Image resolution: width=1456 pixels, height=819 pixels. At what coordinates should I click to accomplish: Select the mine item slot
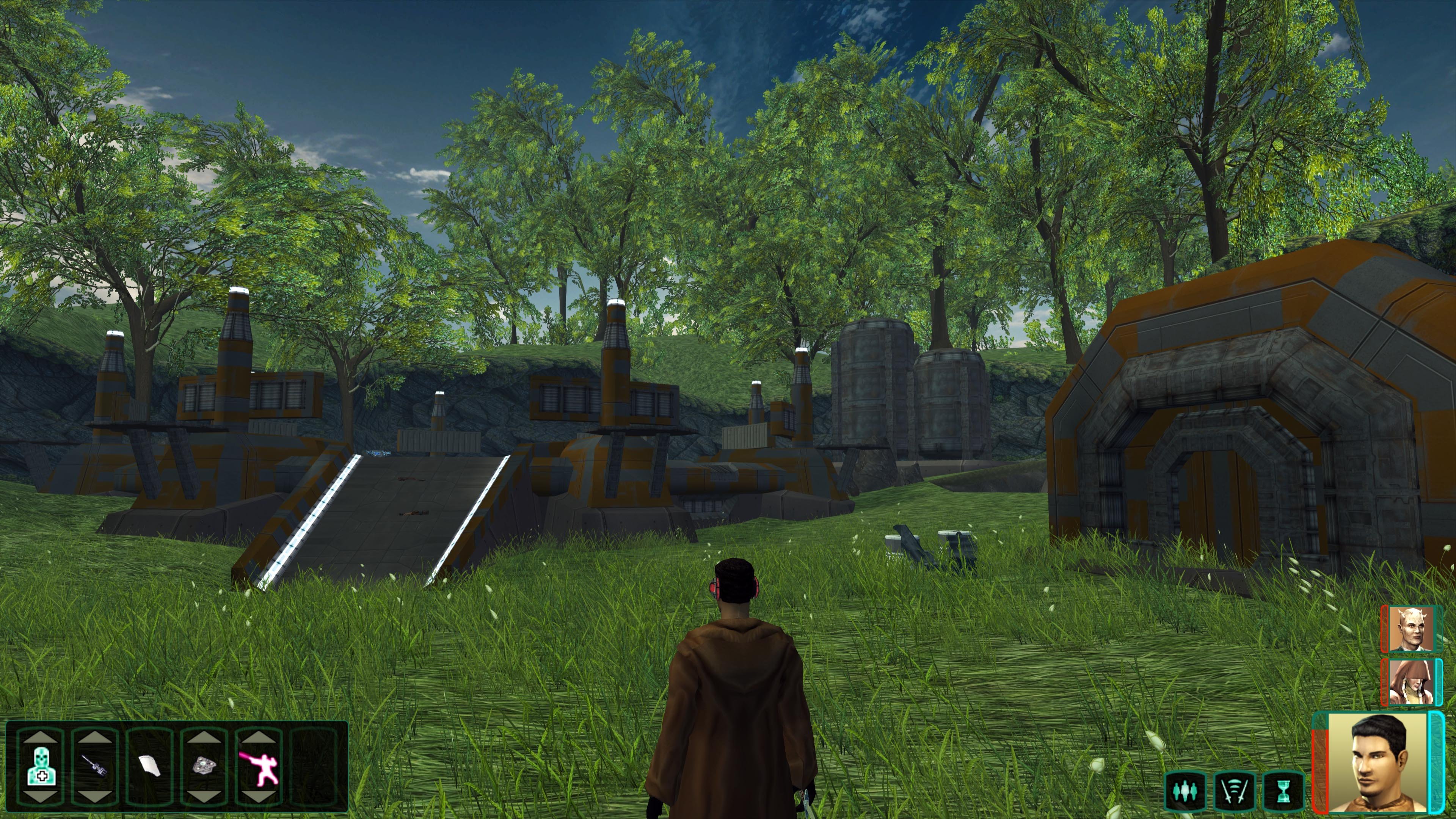coord(204,767)
